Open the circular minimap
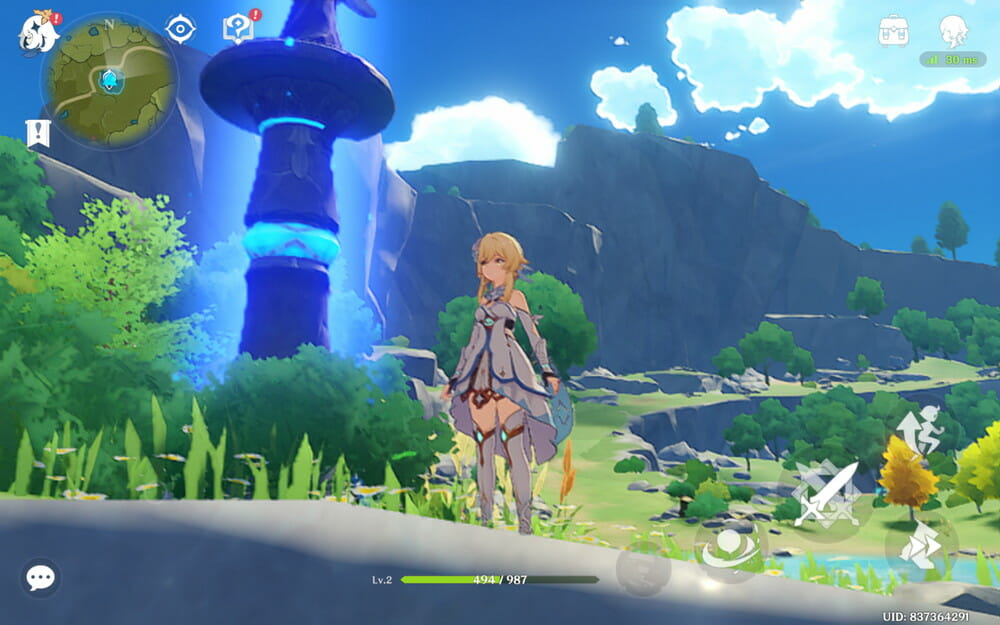This screenshot has width=1000, height=625. pos(109,81)
